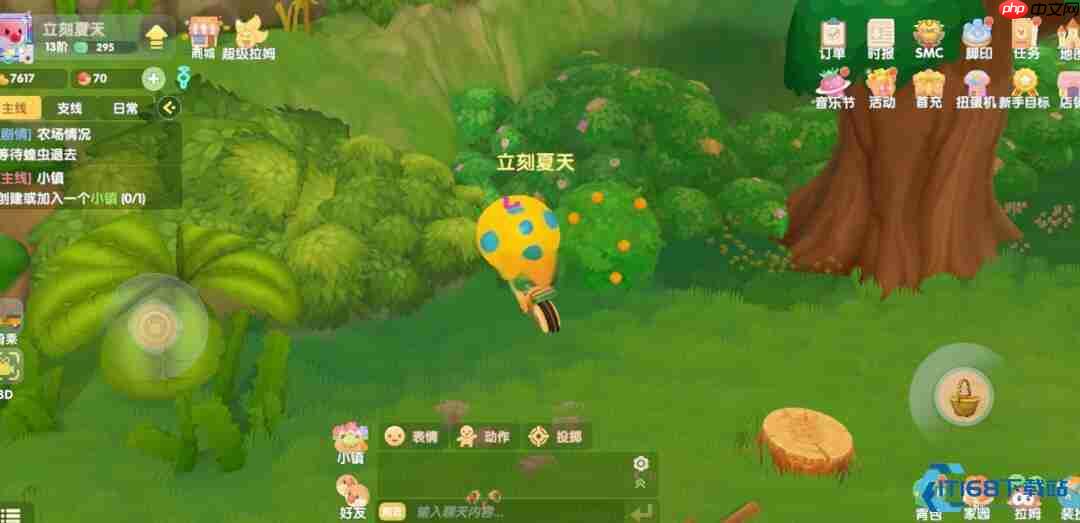The width and height of the screenshot is (1080, 523).
Task: Switch to the 支线 side quest tab
Action: click(x=70, y=108)
